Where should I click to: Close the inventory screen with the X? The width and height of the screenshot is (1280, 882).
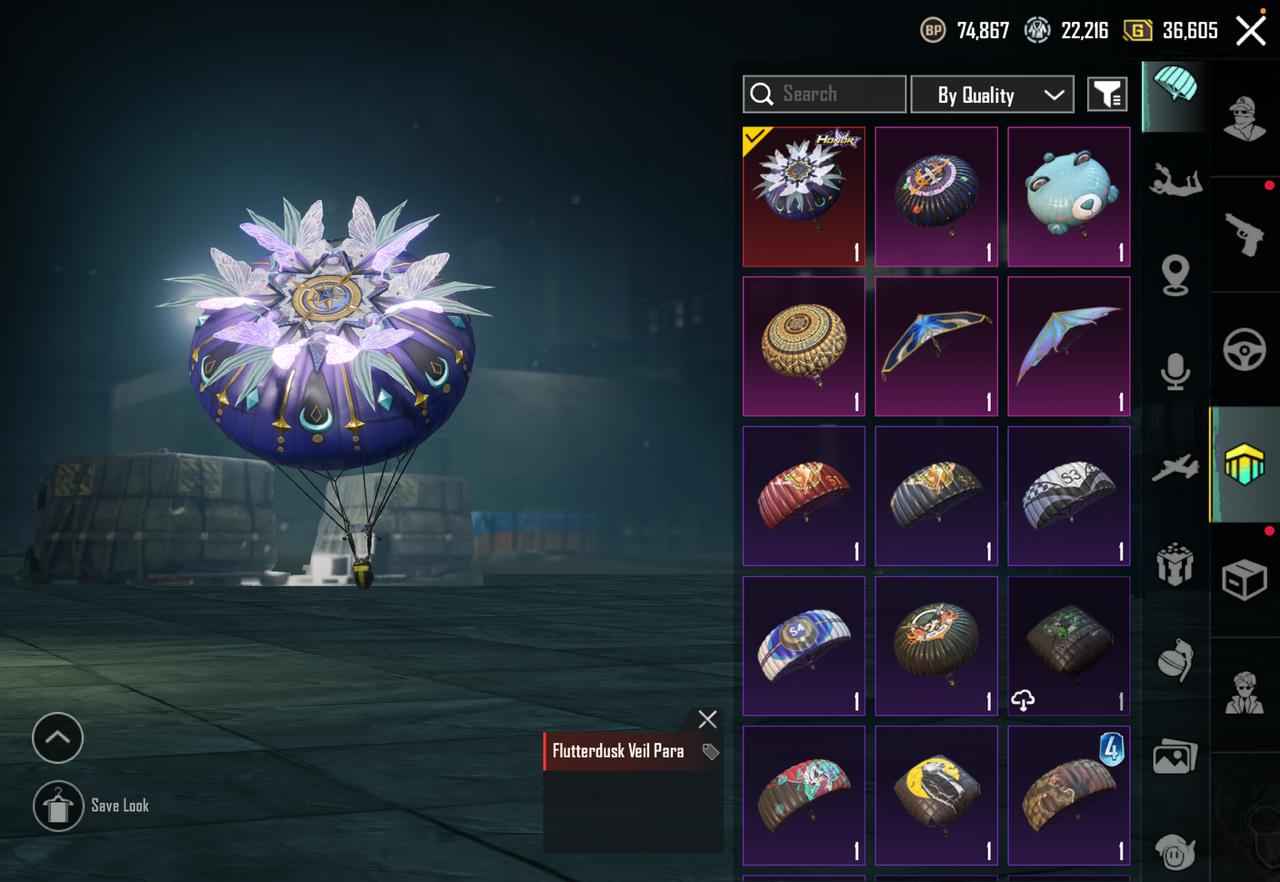click(x=1250, y=31)
